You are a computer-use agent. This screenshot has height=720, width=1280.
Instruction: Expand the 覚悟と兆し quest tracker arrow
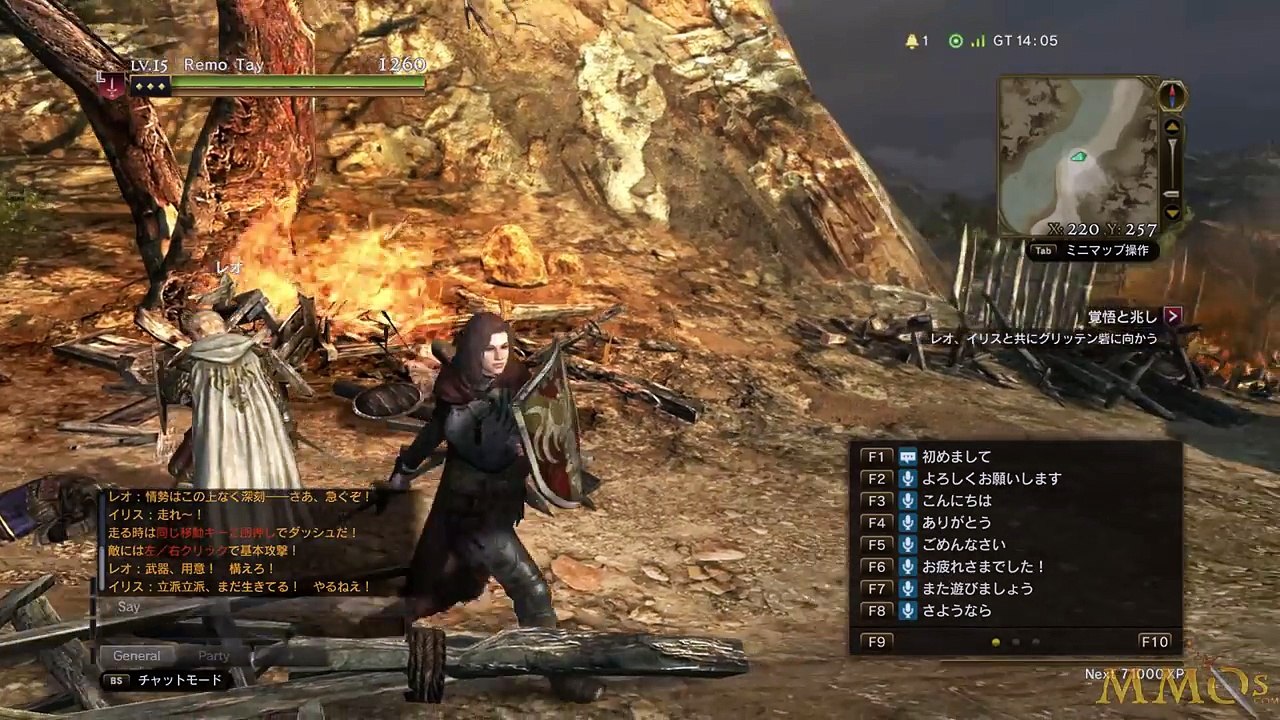(x=1173, y=316)
